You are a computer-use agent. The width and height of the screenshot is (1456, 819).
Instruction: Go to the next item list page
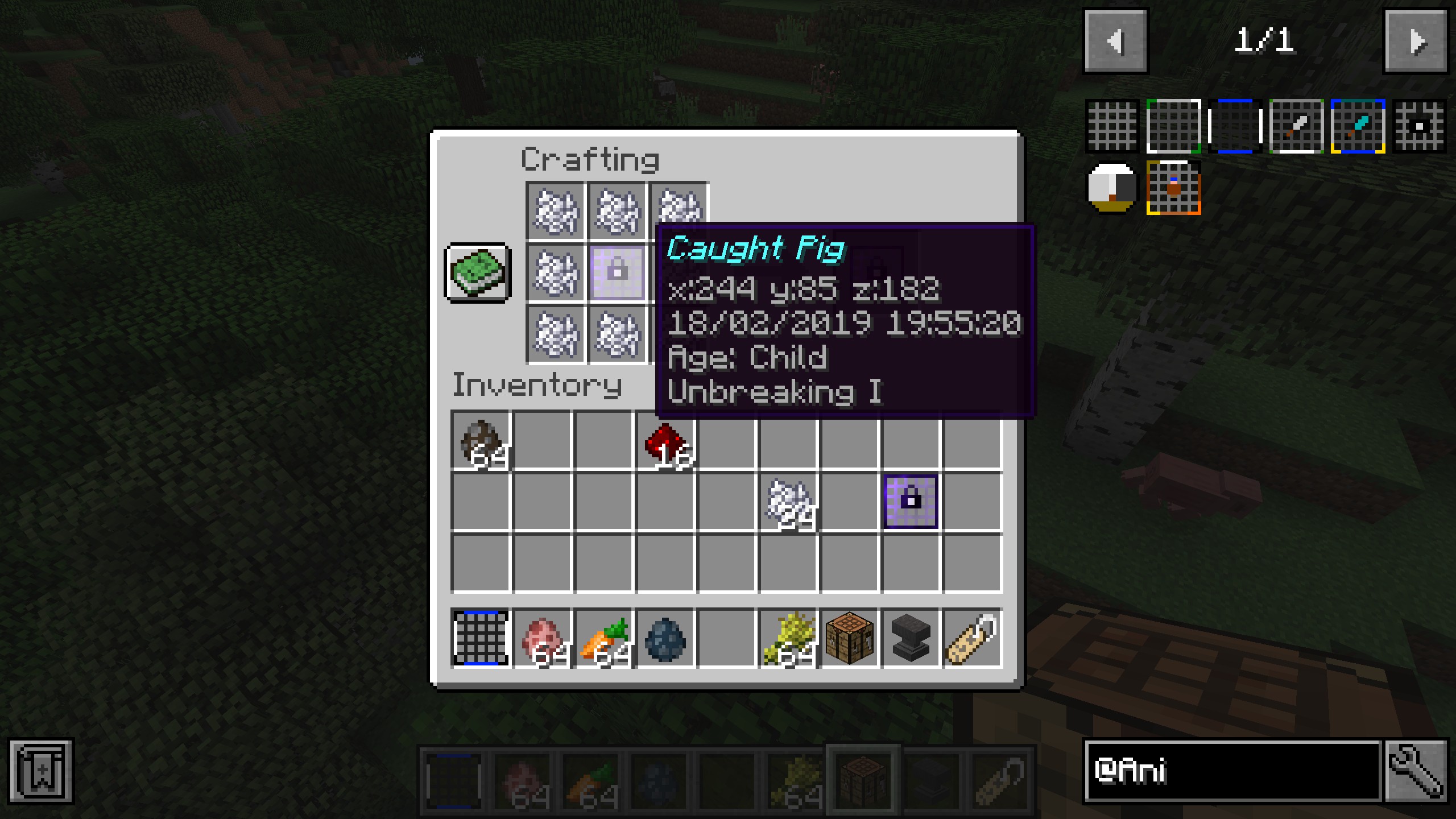point(1416,41)
